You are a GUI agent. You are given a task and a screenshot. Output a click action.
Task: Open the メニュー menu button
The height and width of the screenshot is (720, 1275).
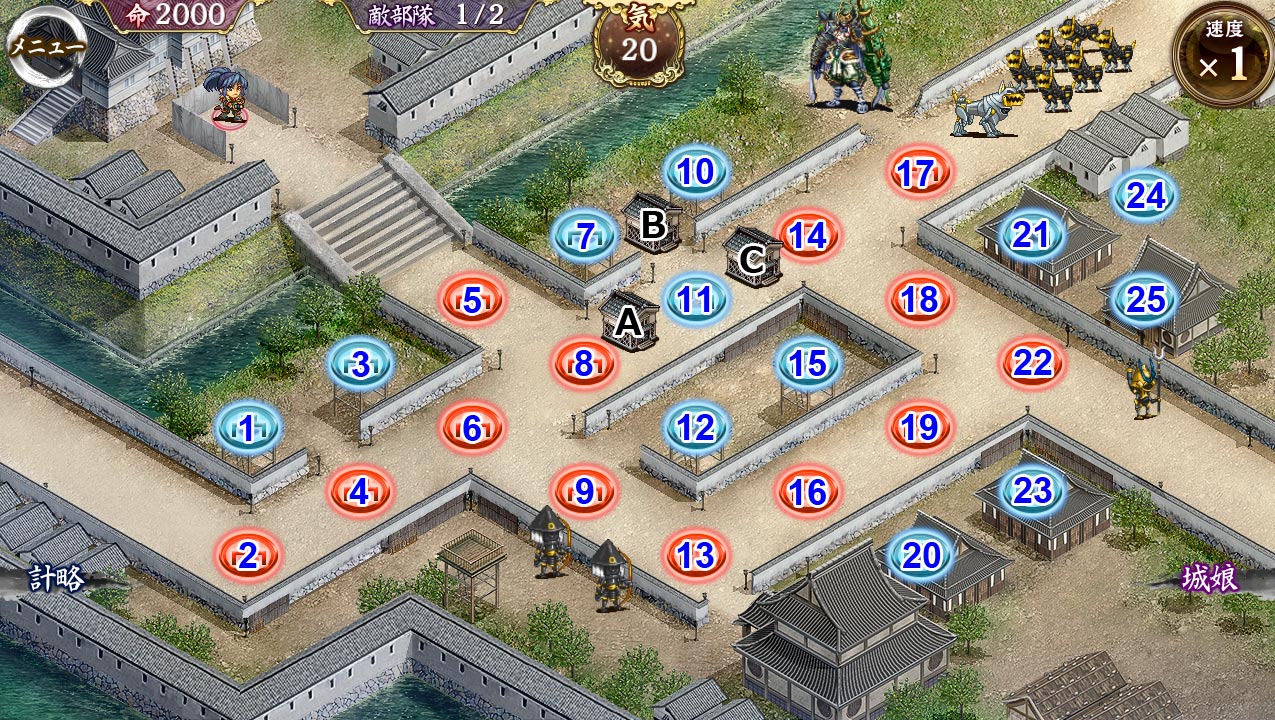pos(46,47)
